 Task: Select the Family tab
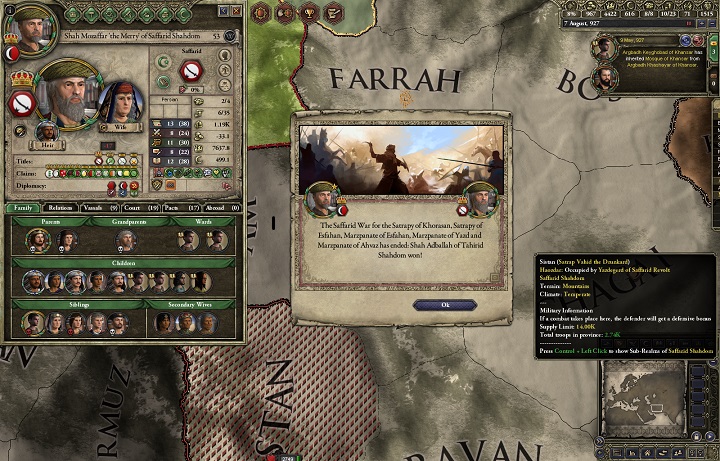pyautogui.click(x=22, y=208)
